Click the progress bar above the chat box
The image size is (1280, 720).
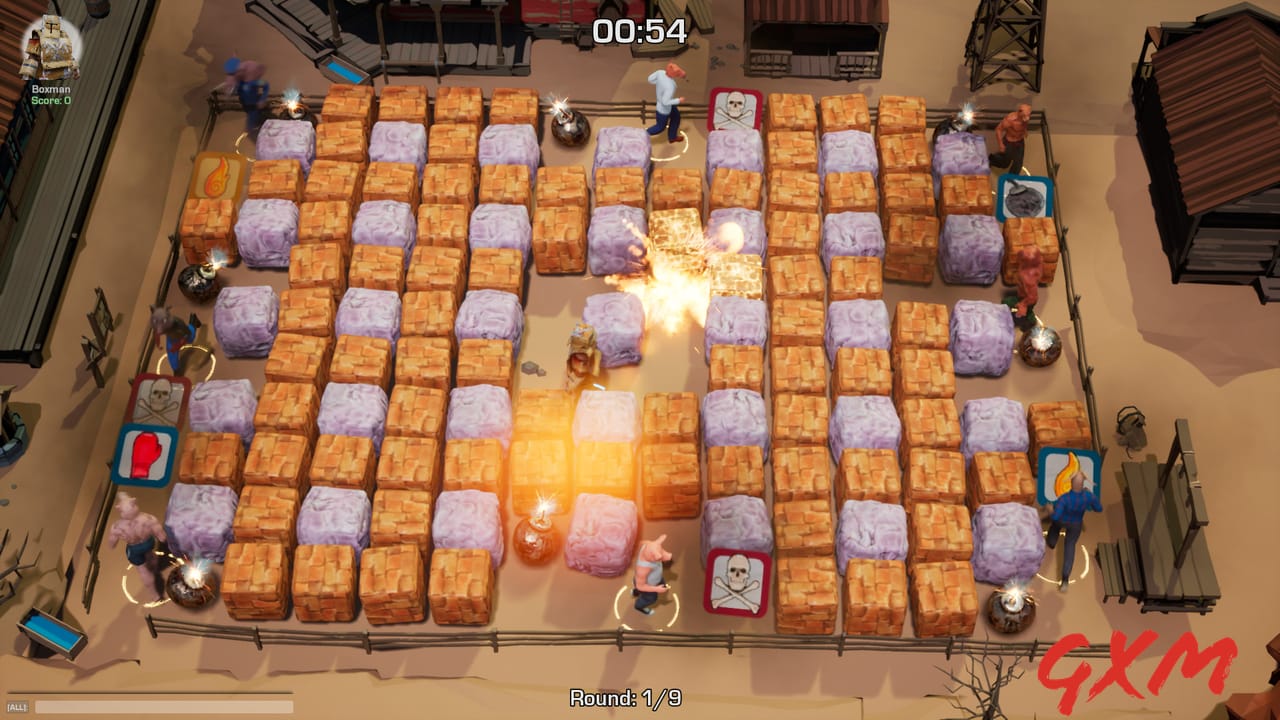click(150, 692)
